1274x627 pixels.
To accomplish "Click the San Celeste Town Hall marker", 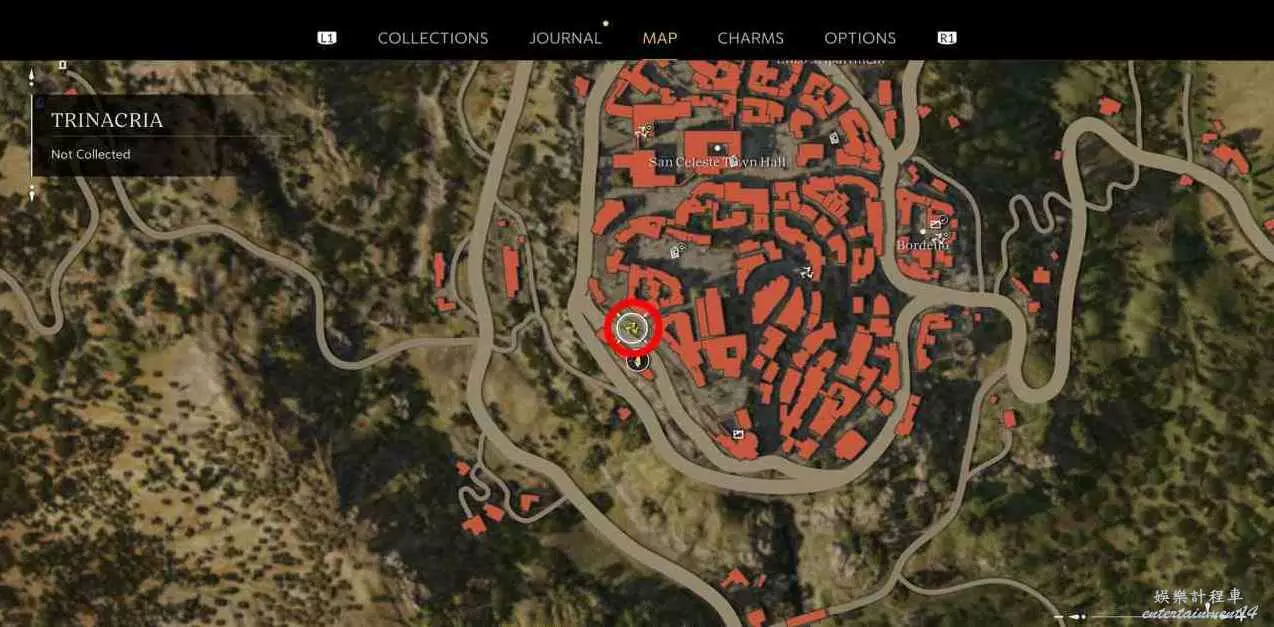I will click(717, 149).
